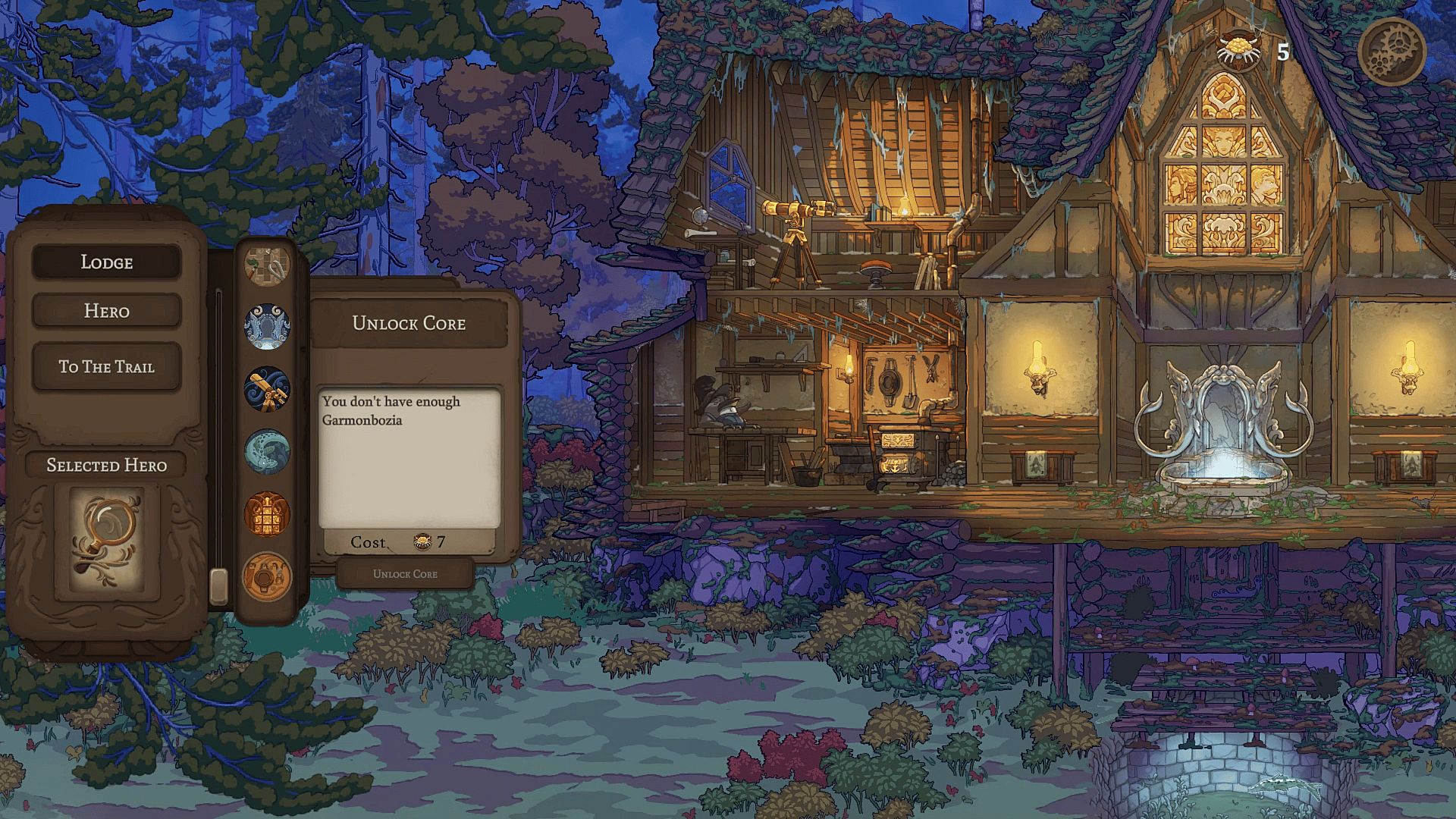Click the selected hero magnifying glass portrait

coord(107,541)
